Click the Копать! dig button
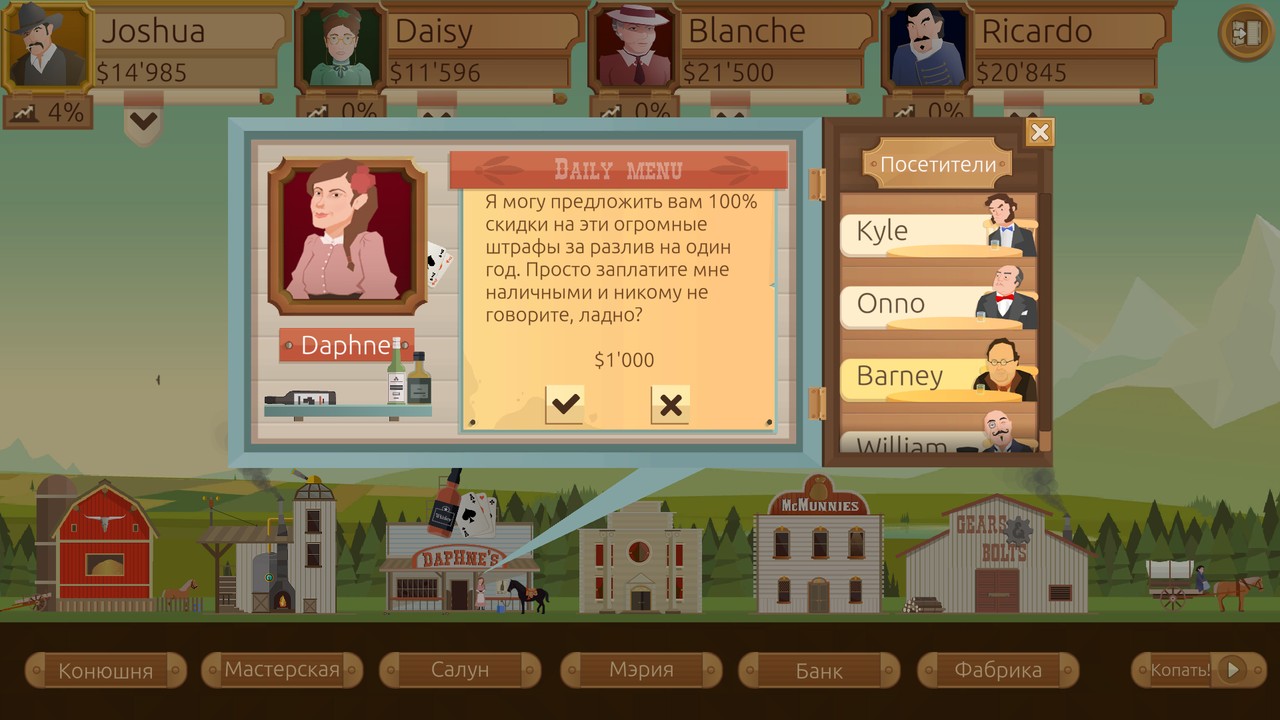The image size is (1280, 720). click(x=1189, y=670)
